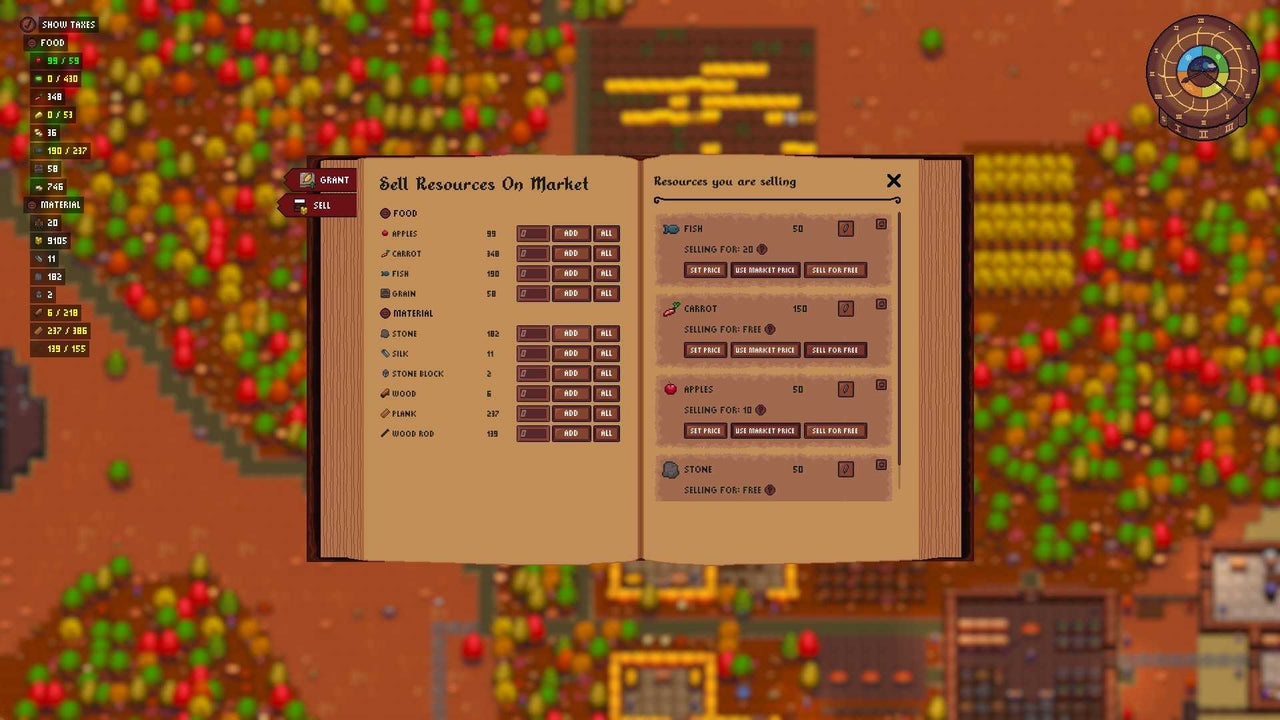Click Sell For Free on the Apples listing

[835, 430]
